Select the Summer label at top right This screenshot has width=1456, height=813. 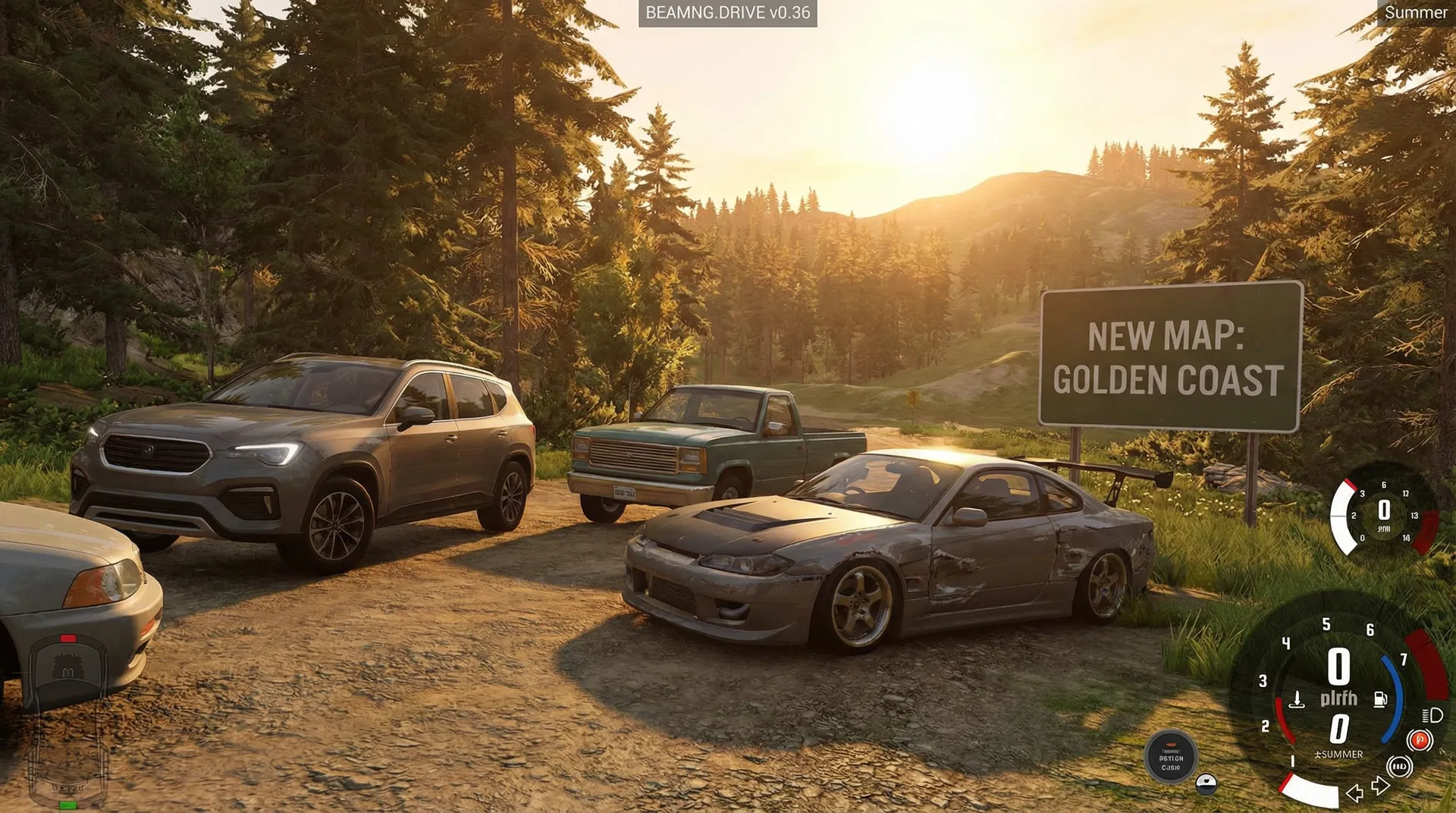click(x=1417, y=13)
